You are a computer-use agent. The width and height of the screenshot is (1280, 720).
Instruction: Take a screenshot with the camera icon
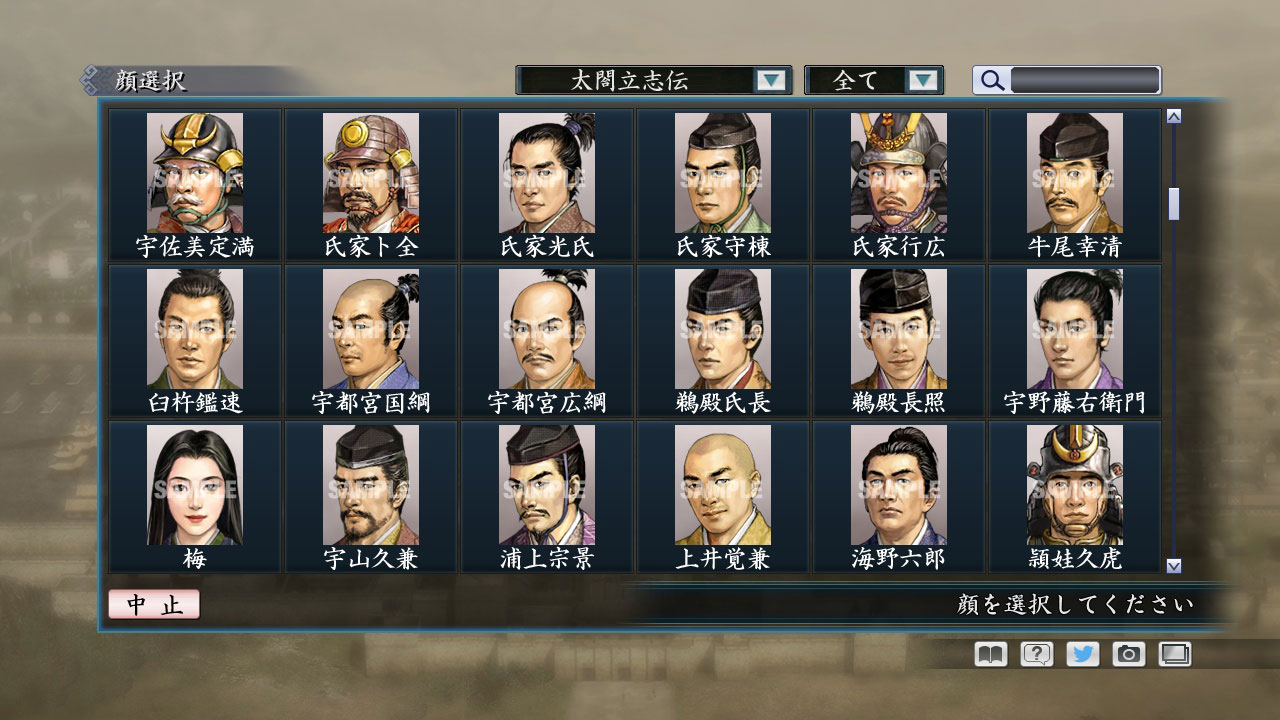tap(1127, 653)
